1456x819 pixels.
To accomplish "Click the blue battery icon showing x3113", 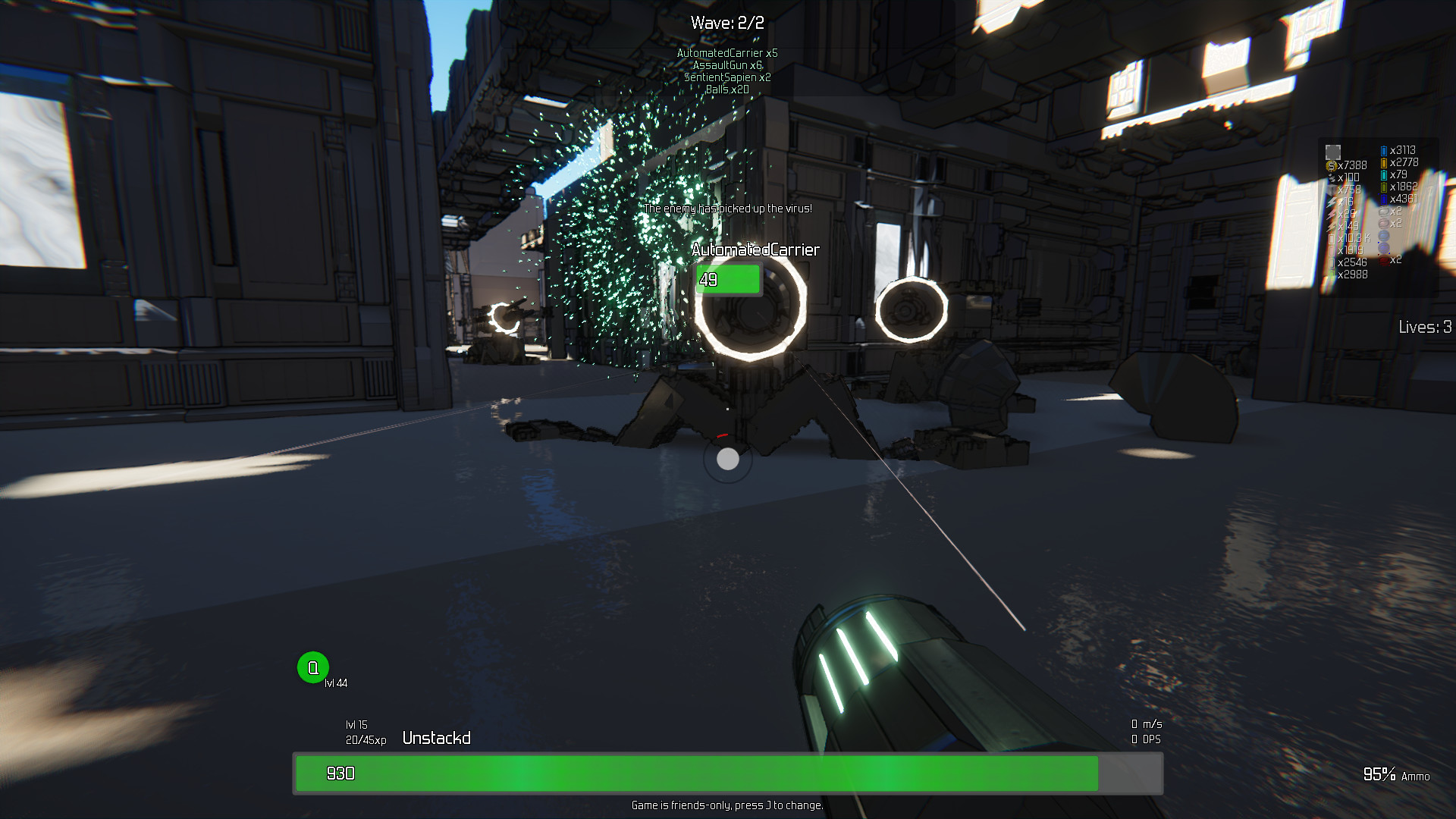I will 1384,150.
